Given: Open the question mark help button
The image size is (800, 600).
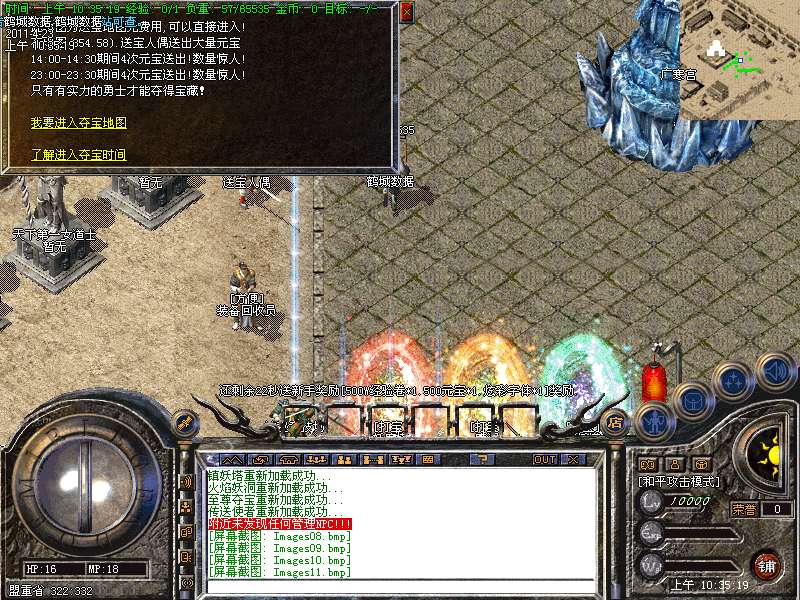Looking at the screenshot, I should click(x=482, y=460).
